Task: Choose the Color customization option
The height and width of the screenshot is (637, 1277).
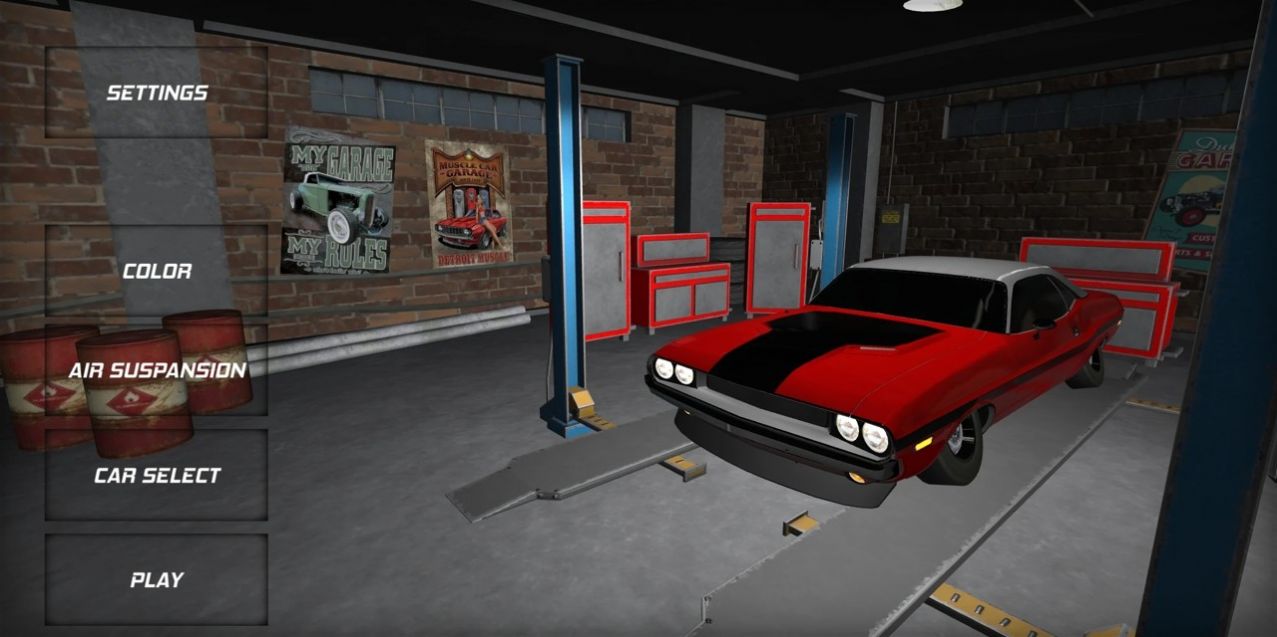Action: (x=157, y=271)
